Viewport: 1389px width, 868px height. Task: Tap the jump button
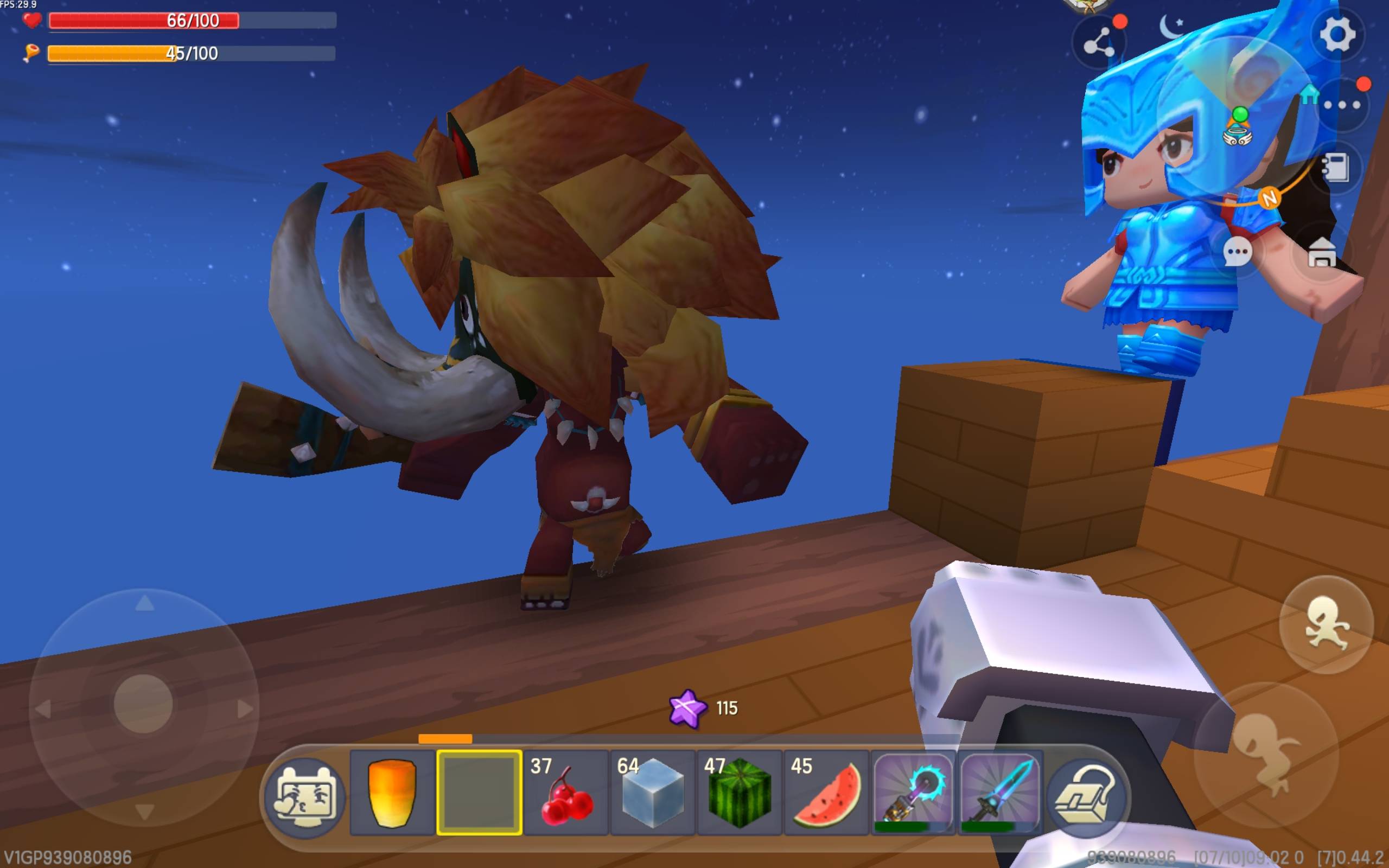click(x=1326, y=624)
